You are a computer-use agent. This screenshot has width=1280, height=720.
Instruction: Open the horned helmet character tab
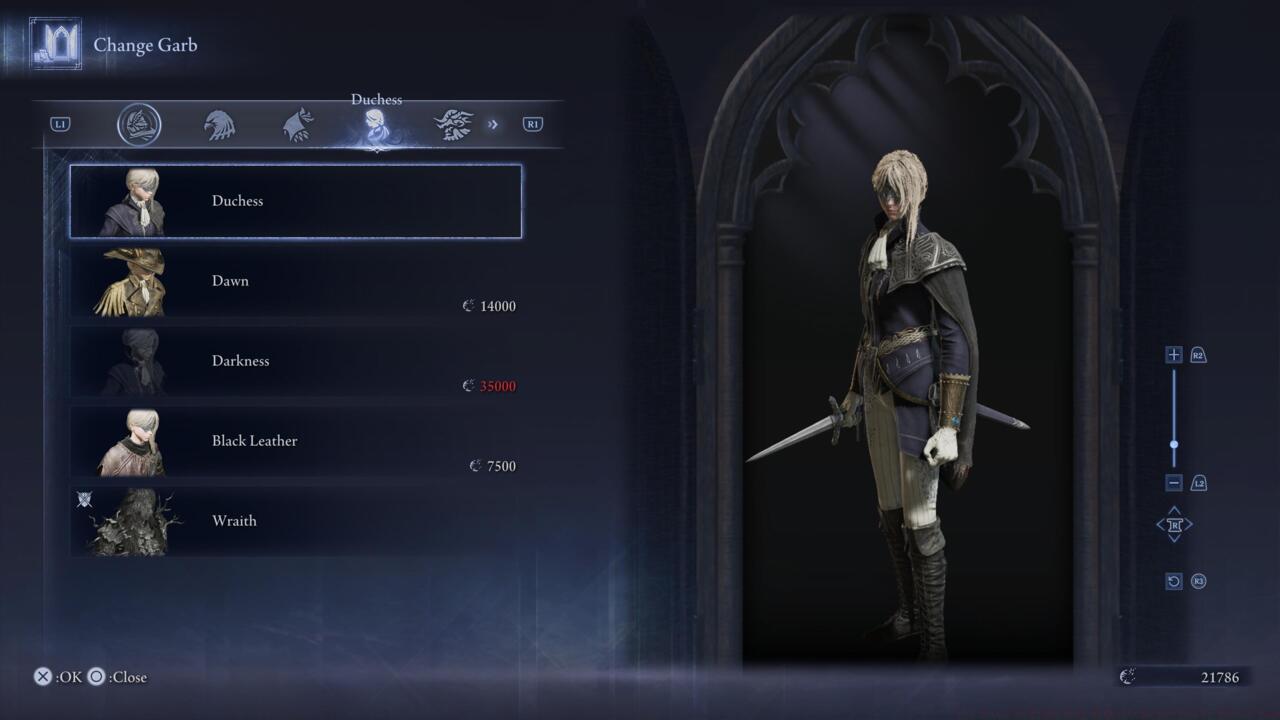pos(453,125)
